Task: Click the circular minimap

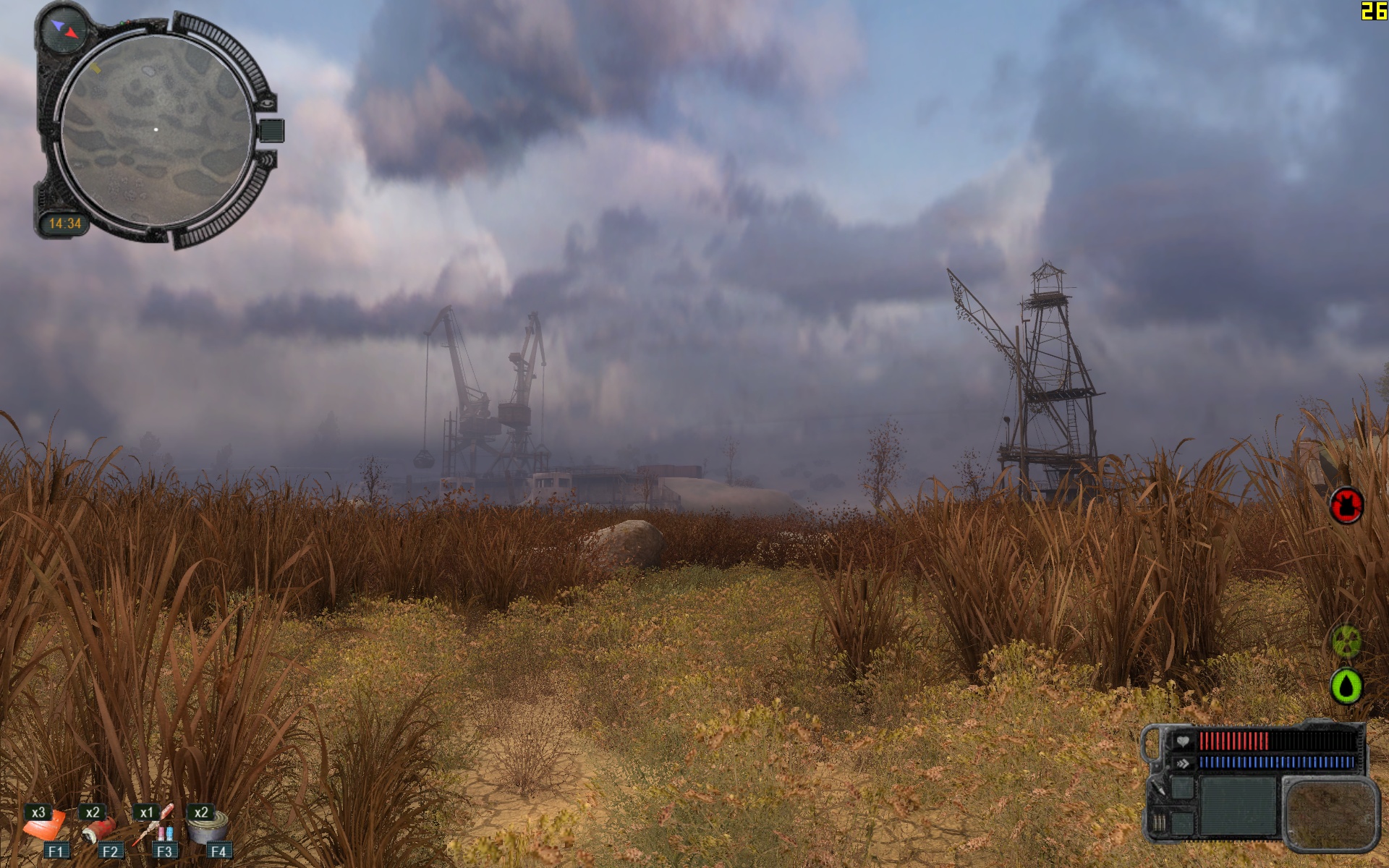Action: 156,130
